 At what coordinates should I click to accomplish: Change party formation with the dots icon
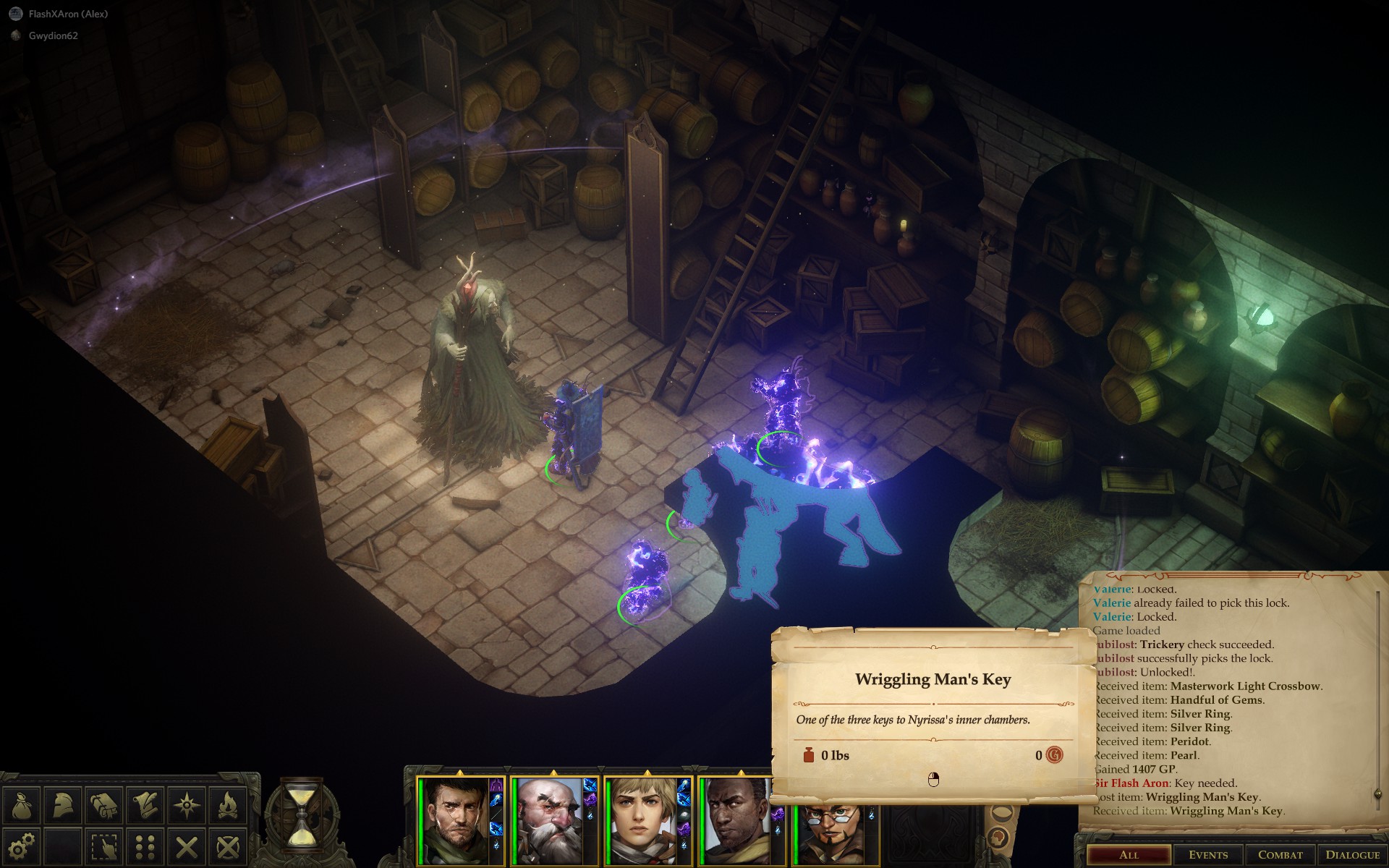click(145, 846)
